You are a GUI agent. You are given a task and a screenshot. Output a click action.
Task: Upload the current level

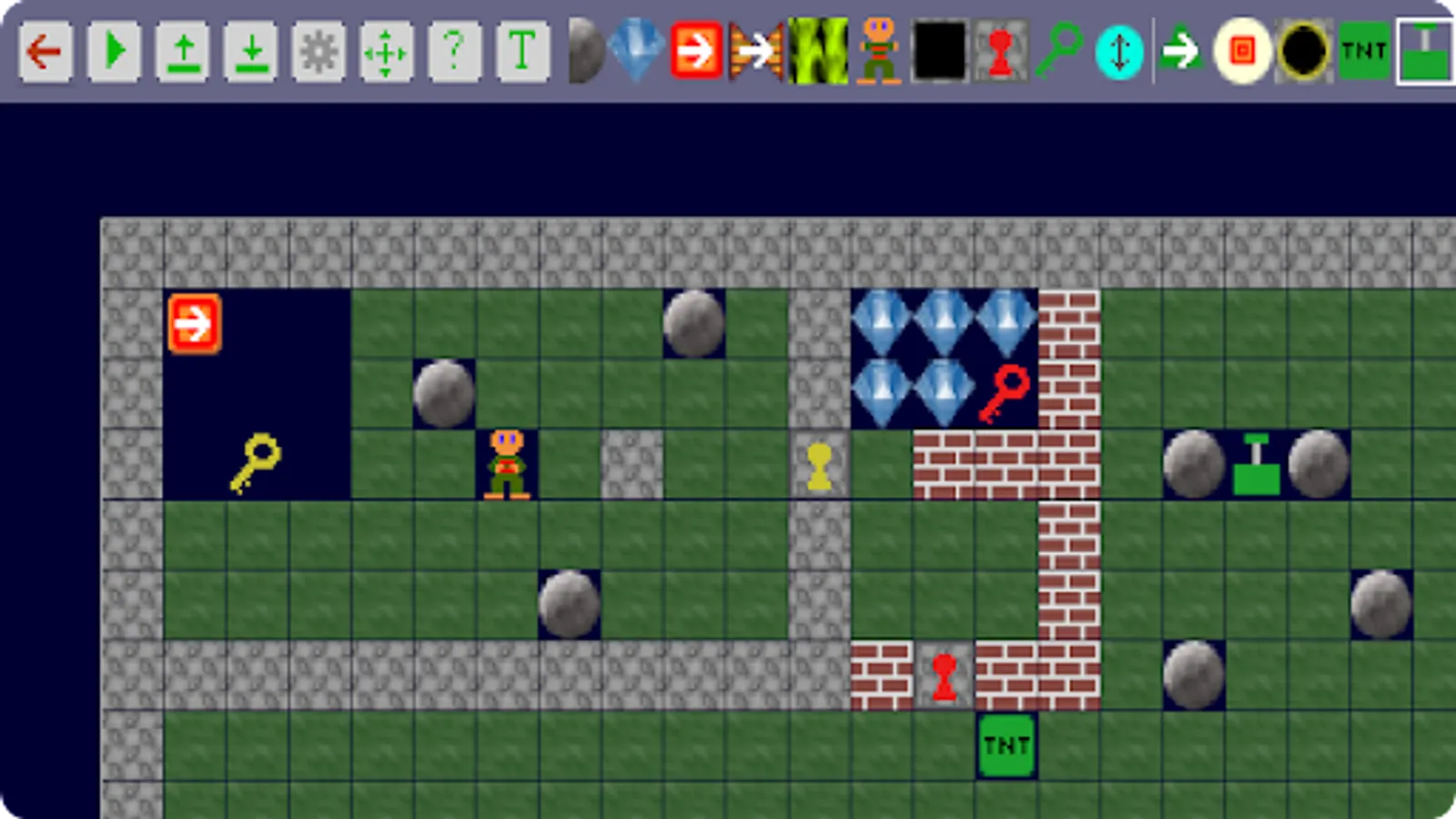pos(180,52)
